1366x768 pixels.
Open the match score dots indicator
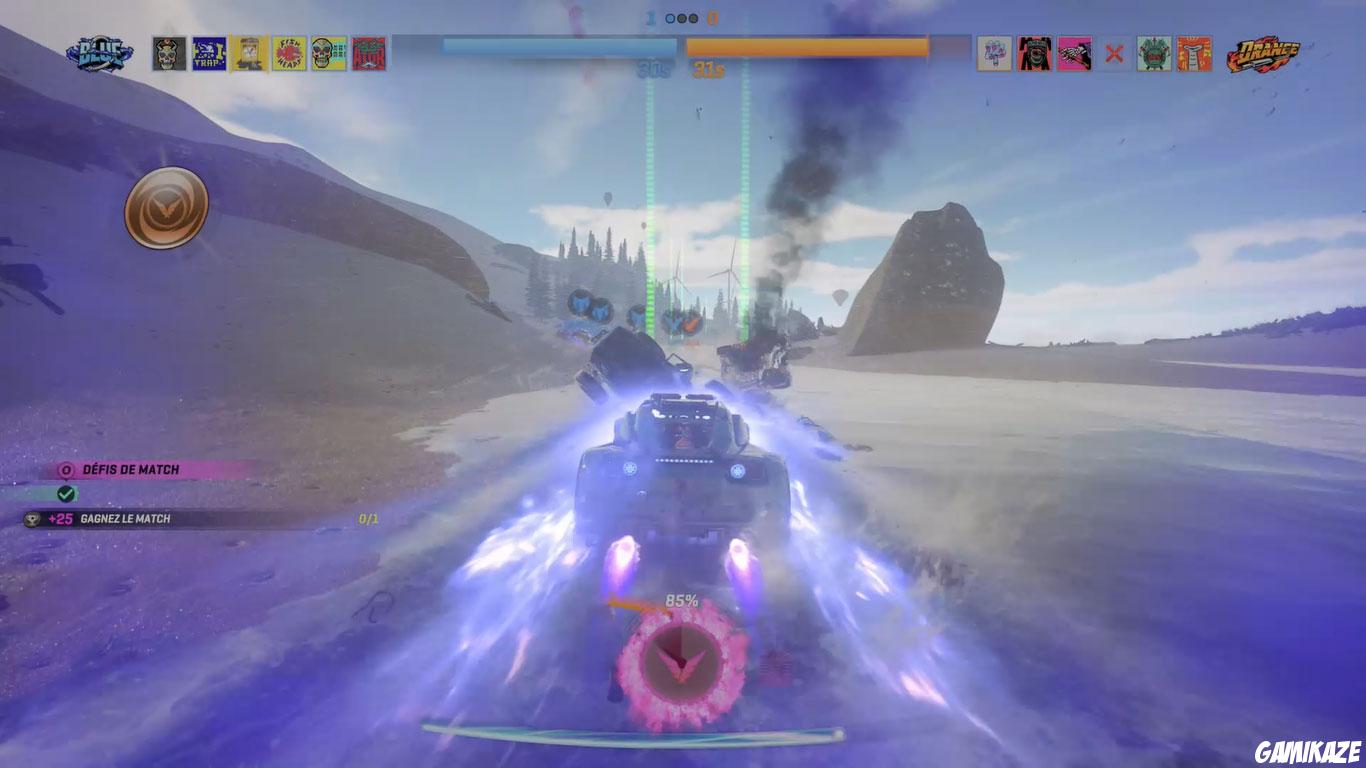click(683, 17)
